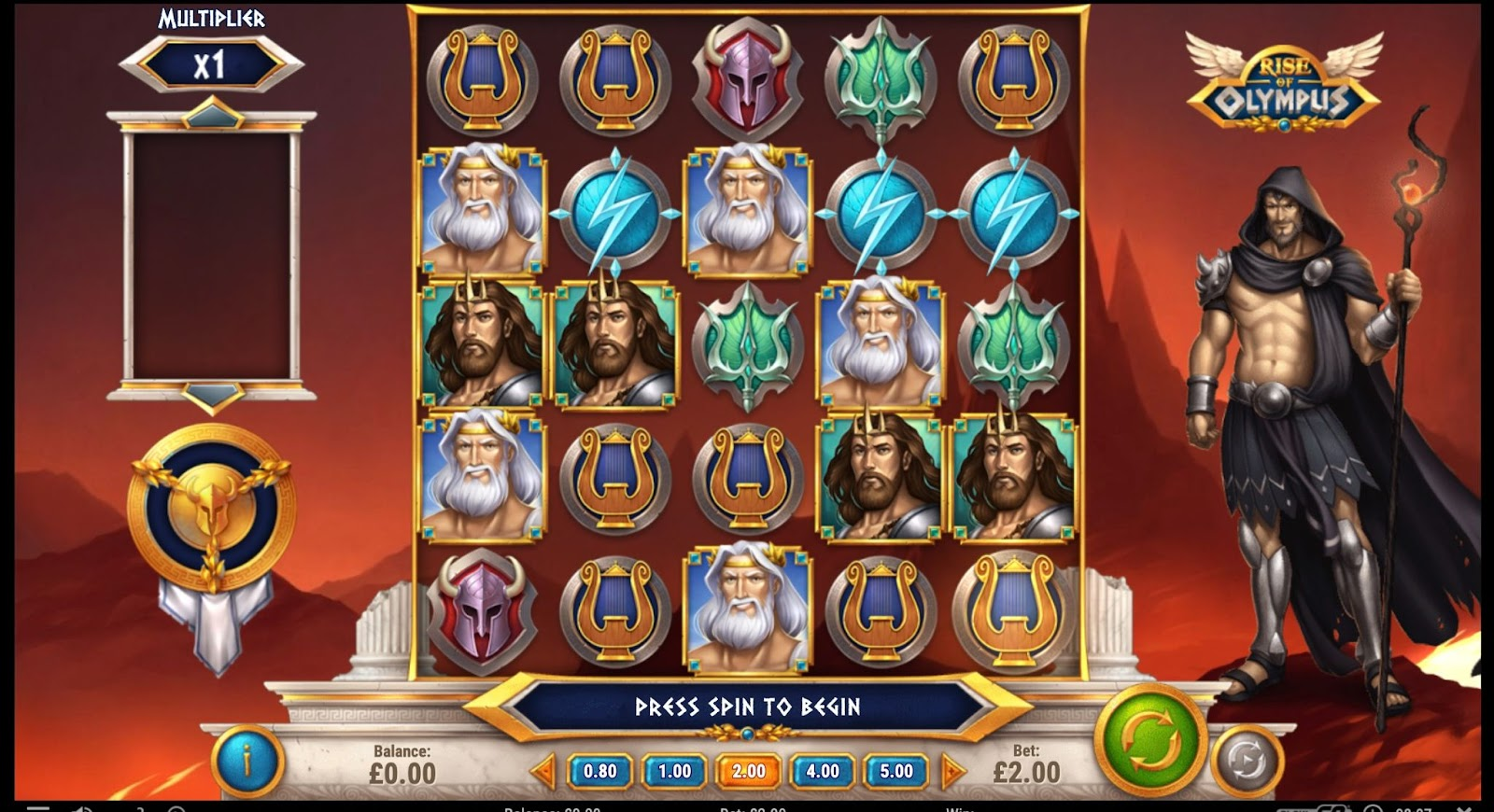This screenshot has height=812, width=1494.
Task: Click the right arrow for higher bets
Action: coord(952,772)
